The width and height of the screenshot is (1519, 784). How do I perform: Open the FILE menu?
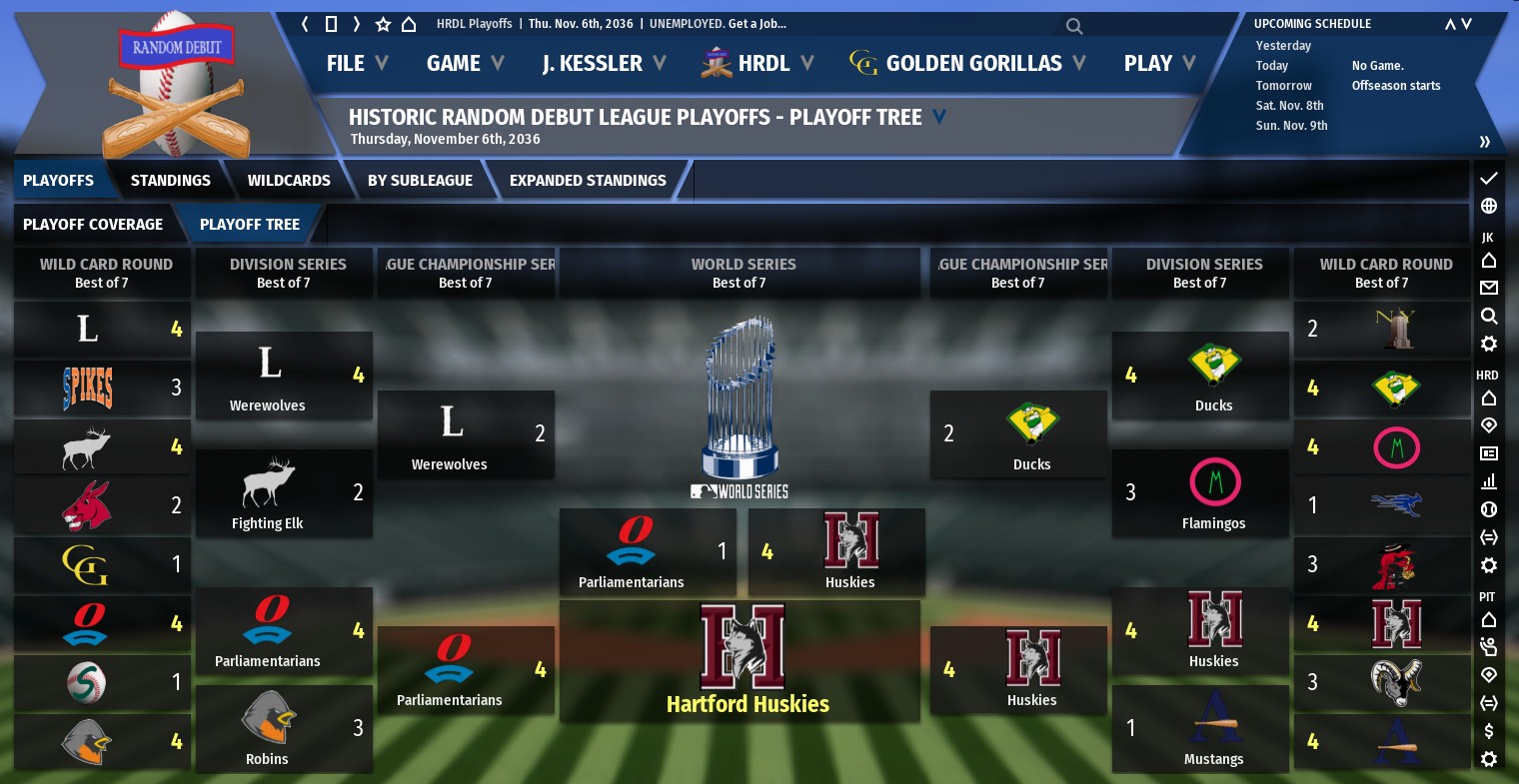click(356, 63)
